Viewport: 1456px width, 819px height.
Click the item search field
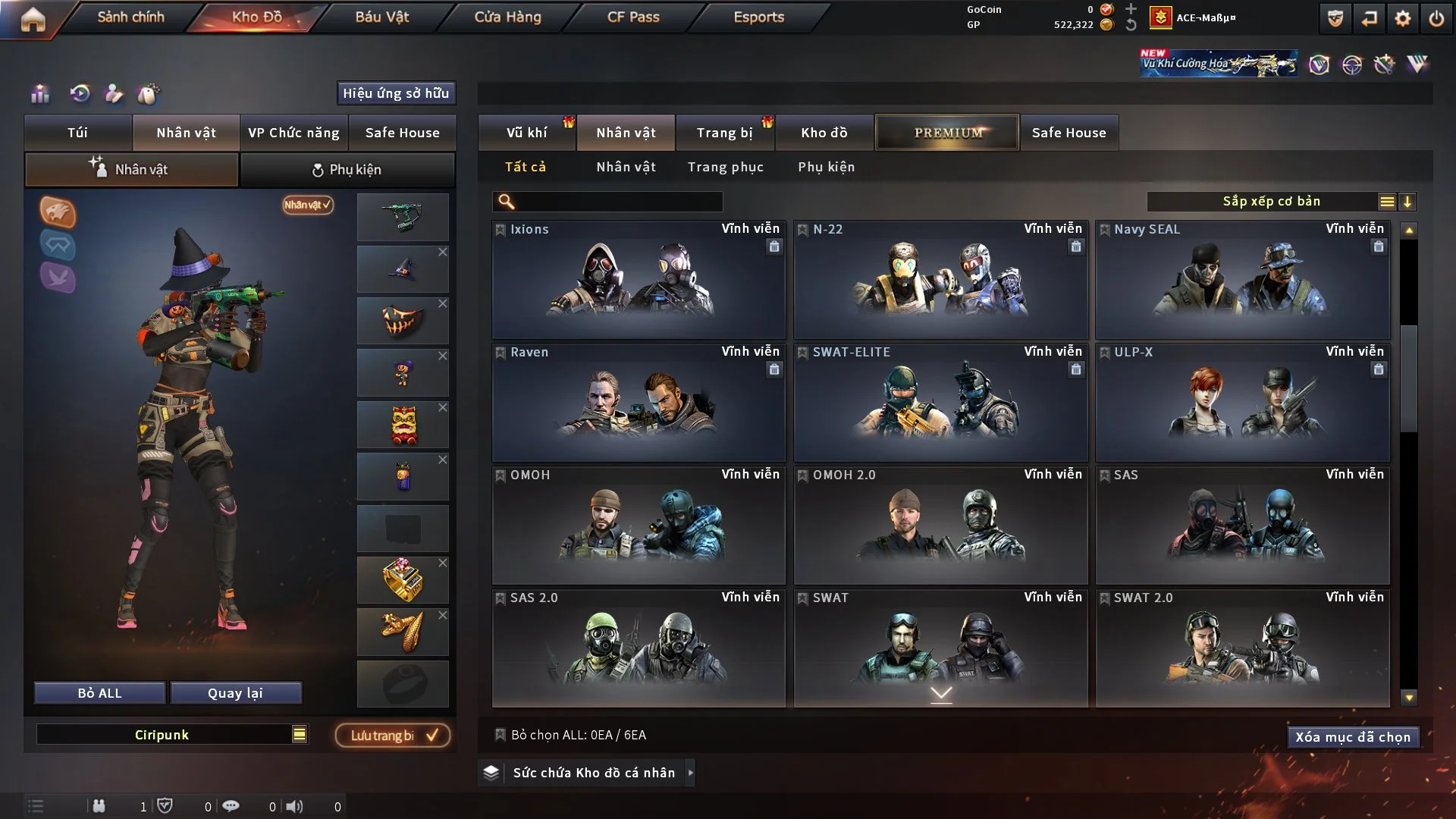coord(618,202)
